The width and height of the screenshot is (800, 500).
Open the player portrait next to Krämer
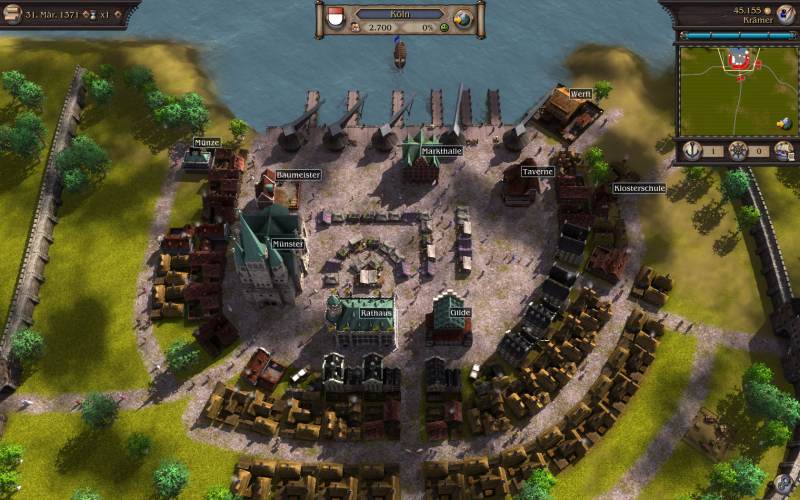click(x=785, y=13)
